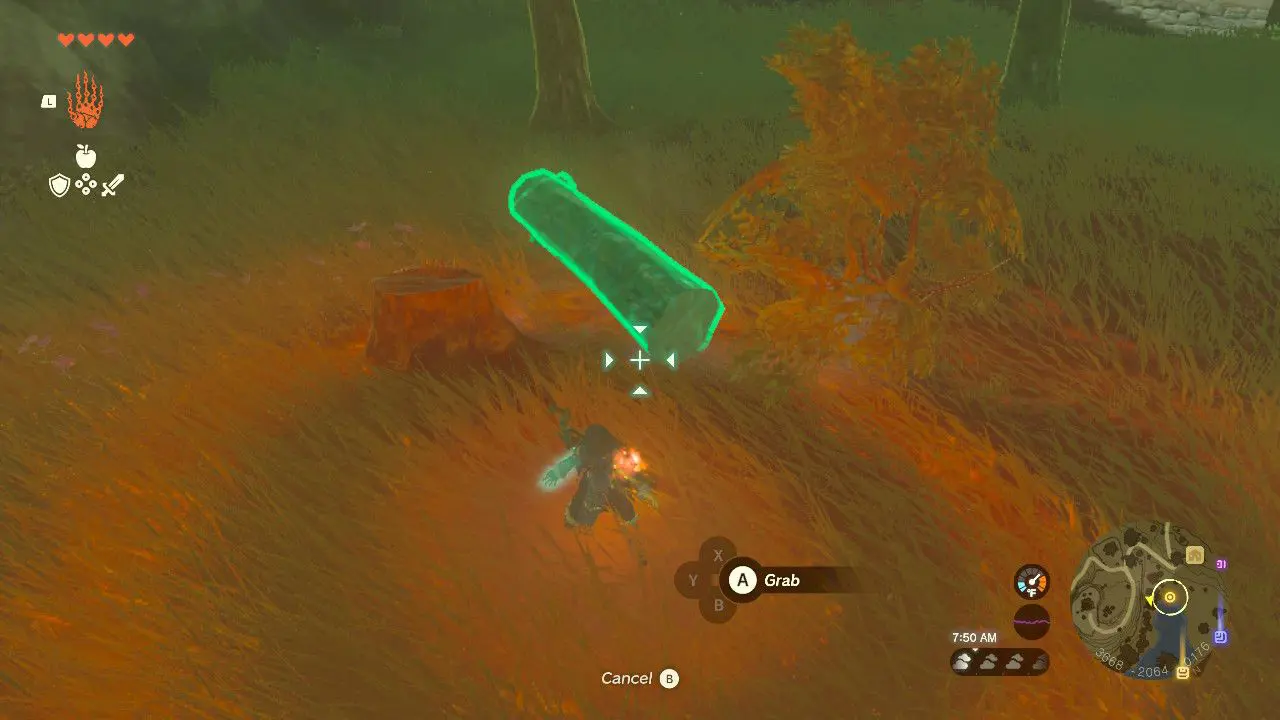
Task: Click the Fahrenheit temperature gauge
Action: pos(1032,582)
